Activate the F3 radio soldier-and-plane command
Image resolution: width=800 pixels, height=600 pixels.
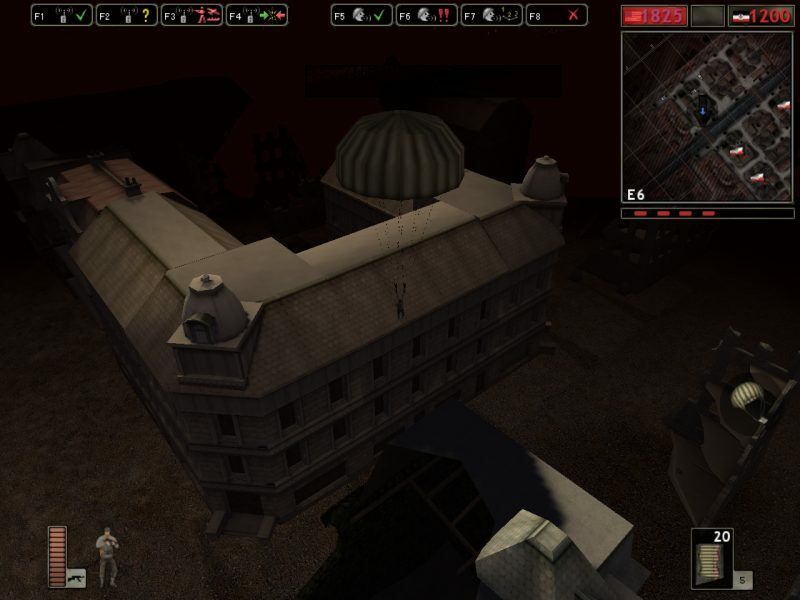(x=191, y=15)
